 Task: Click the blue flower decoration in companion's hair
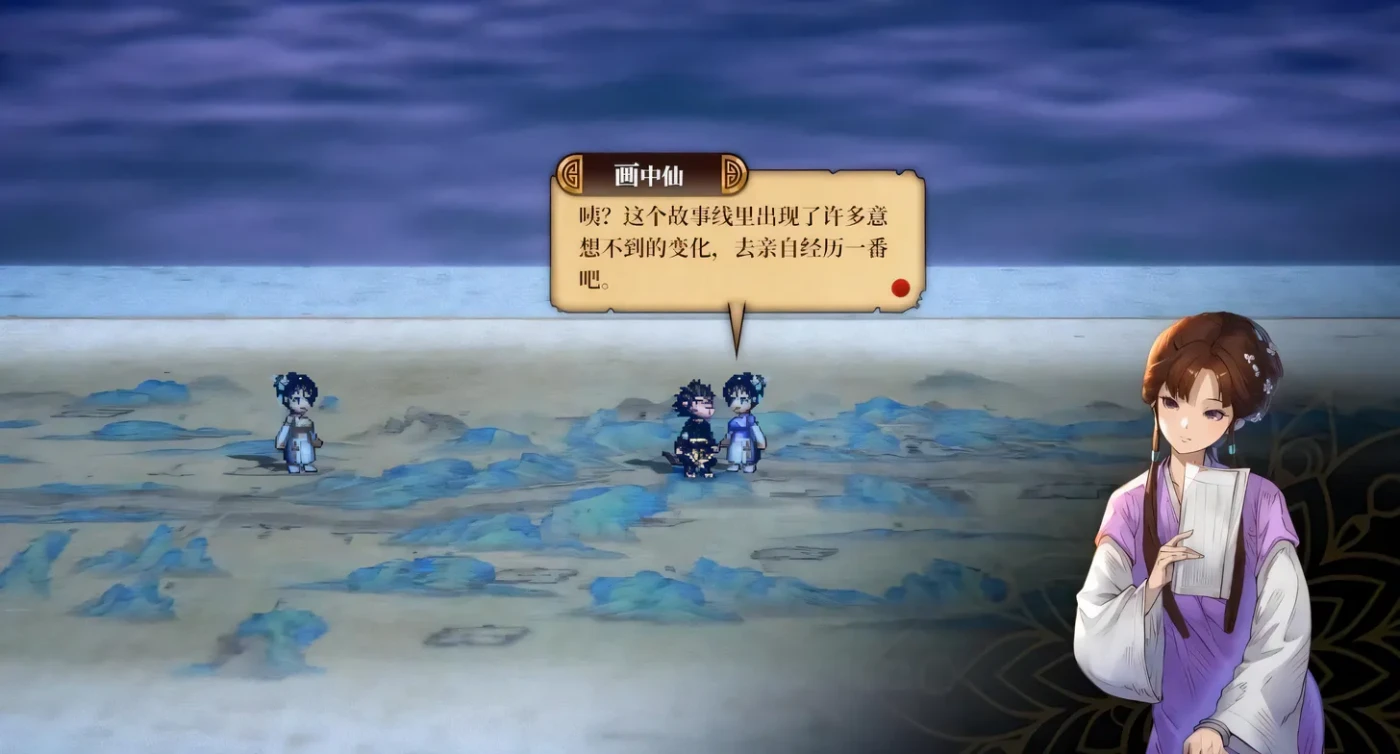pos(760,381)
